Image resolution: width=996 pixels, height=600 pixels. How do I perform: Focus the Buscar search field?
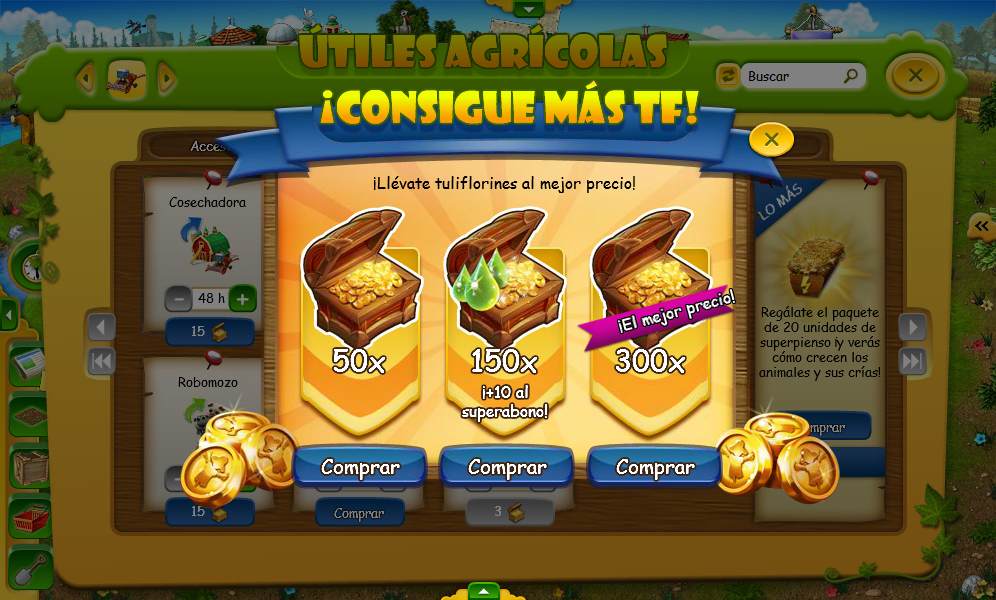pyautogui.click(x=792, y=76)
